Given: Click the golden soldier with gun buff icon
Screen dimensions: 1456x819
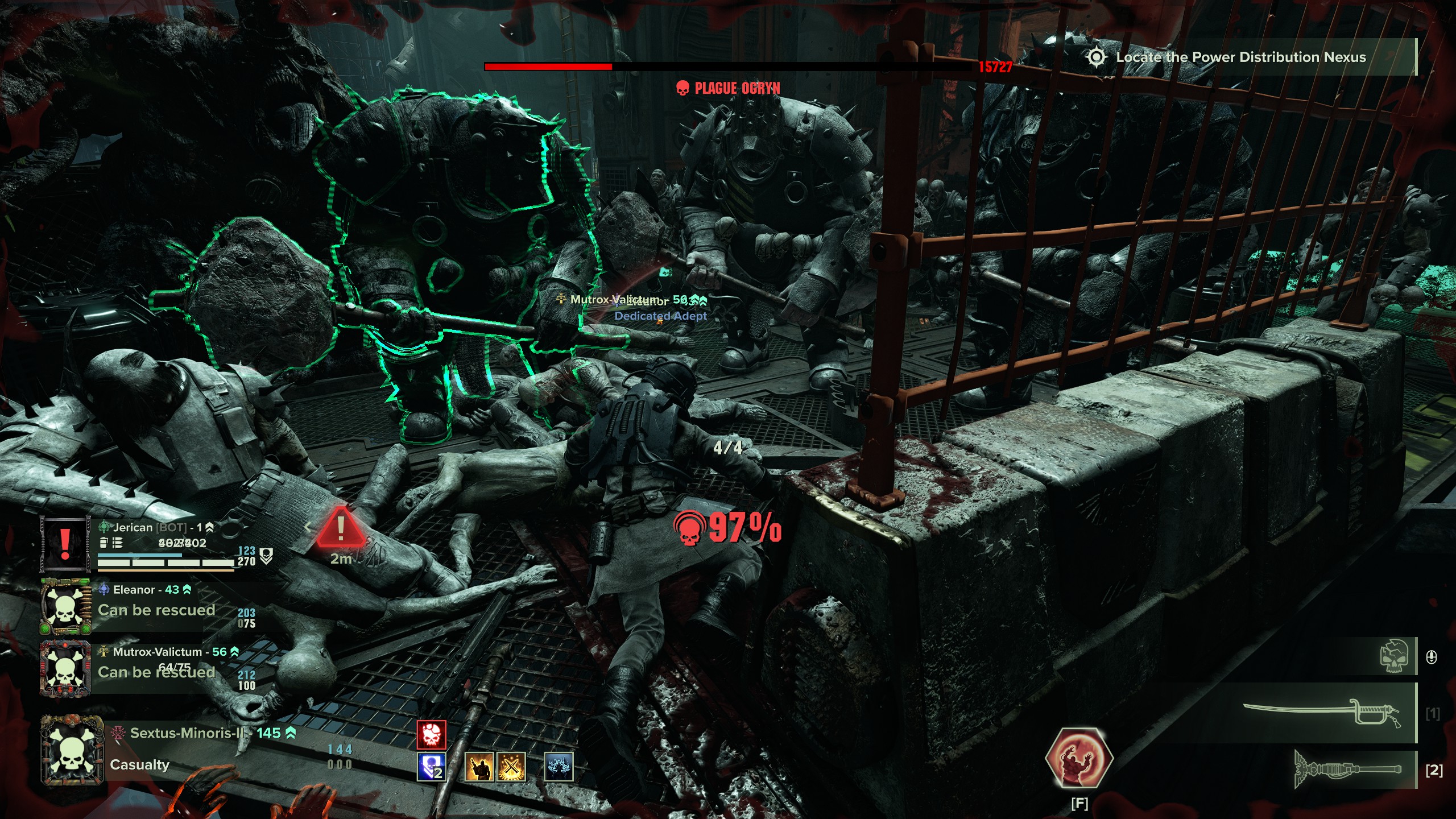Looking at the screenshot, I should click(479, 767).
